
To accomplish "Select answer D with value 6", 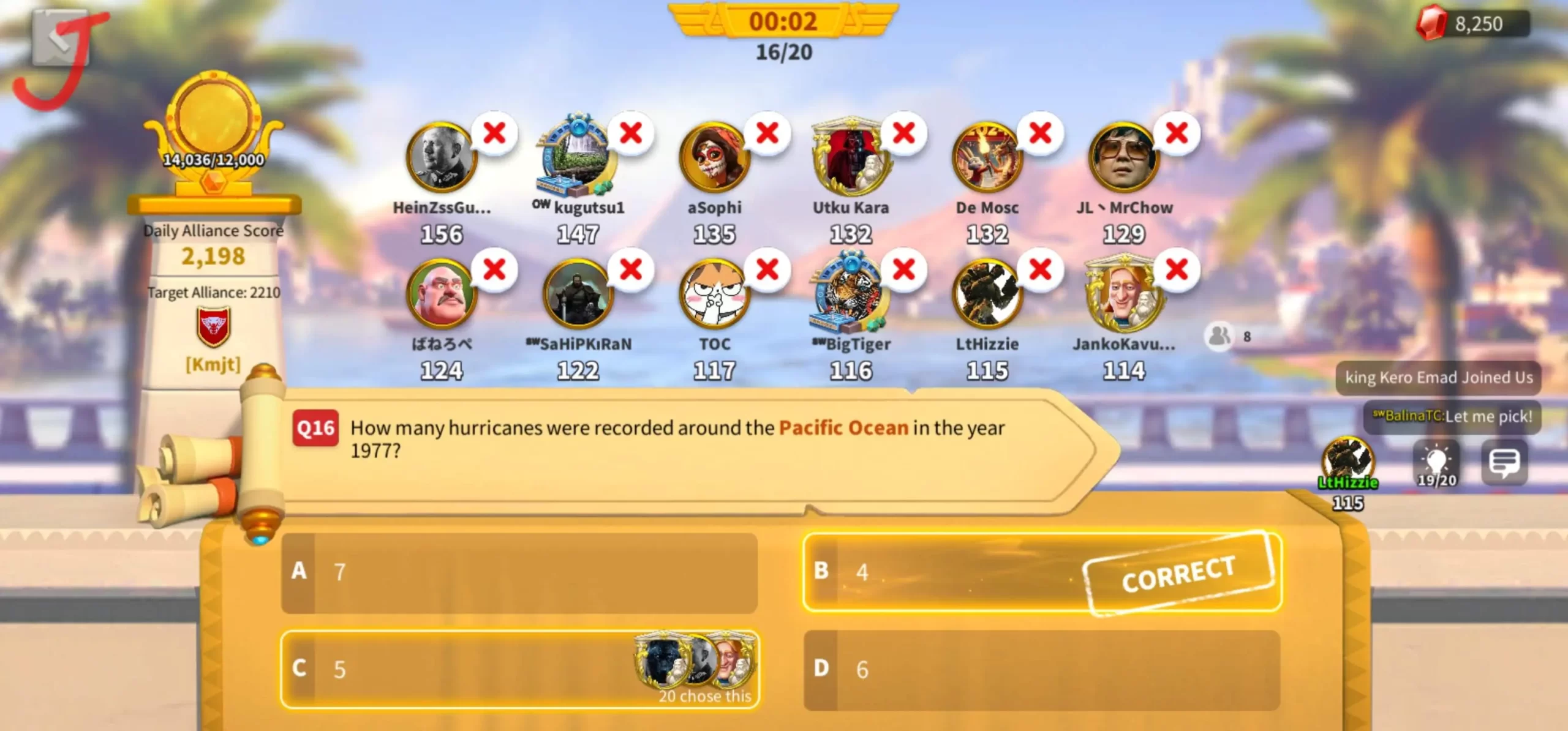I will (x=1041, y=669).
